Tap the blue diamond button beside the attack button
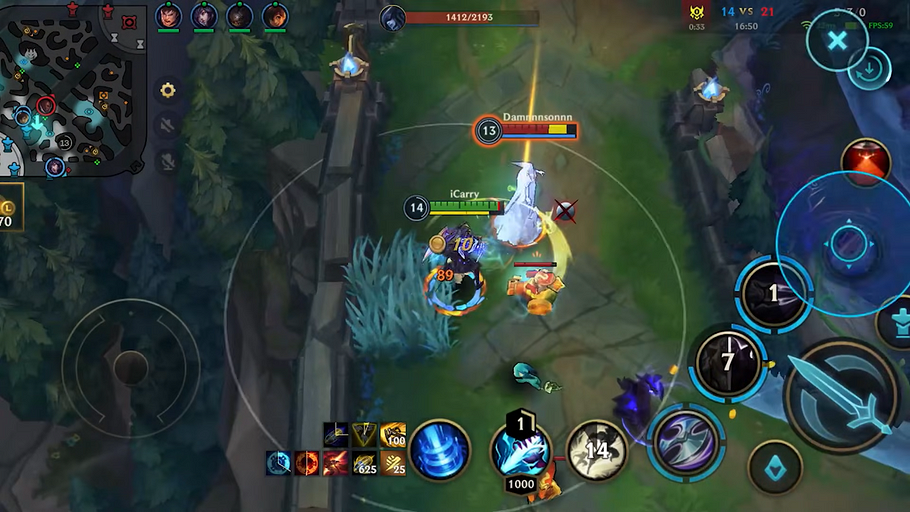 (x=775, y=468)
